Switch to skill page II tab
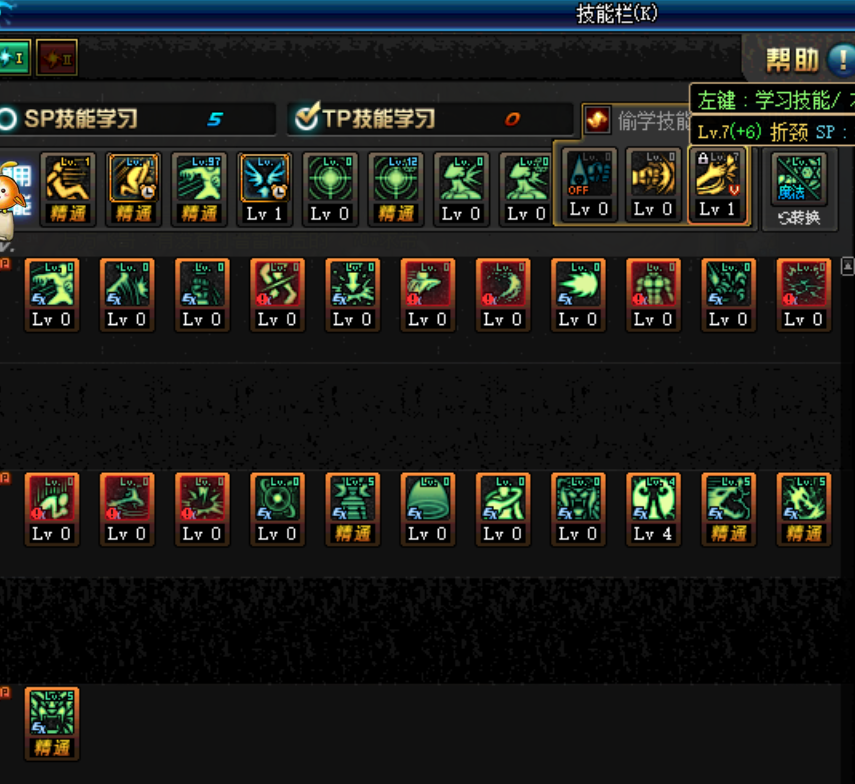This screenshot has width=855, height=784. [x=56, y=58]
